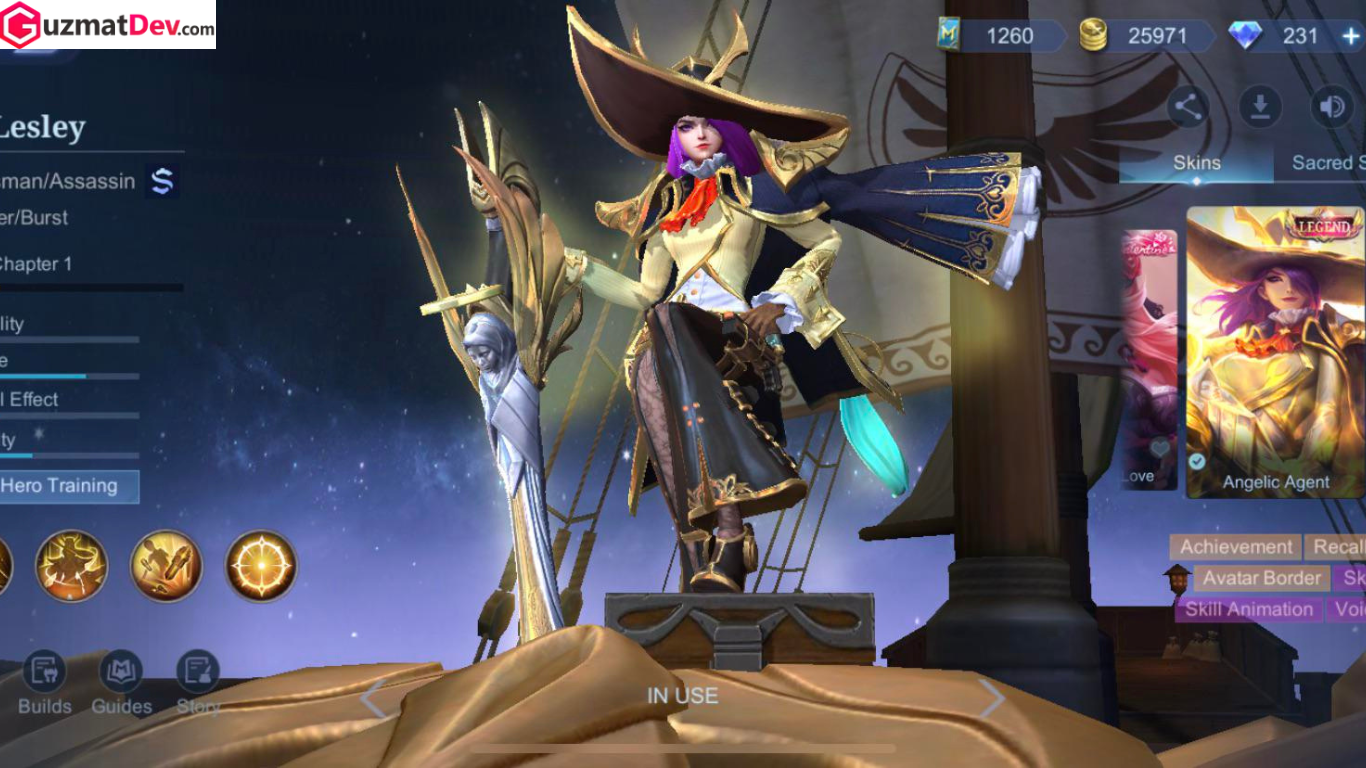Click the specialty icon beside Marksman/Assassin

[x=160, y=181]
